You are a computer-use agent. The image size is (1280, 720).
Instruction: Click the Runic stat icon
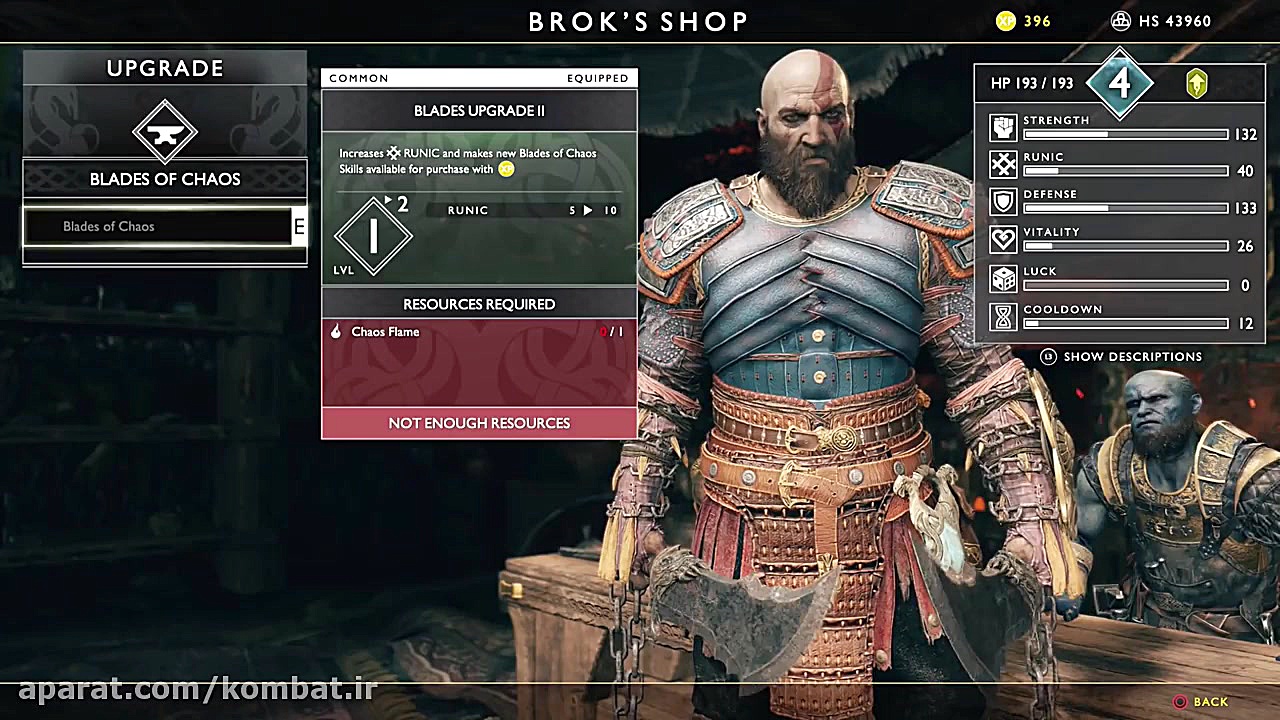(1002, 164)
